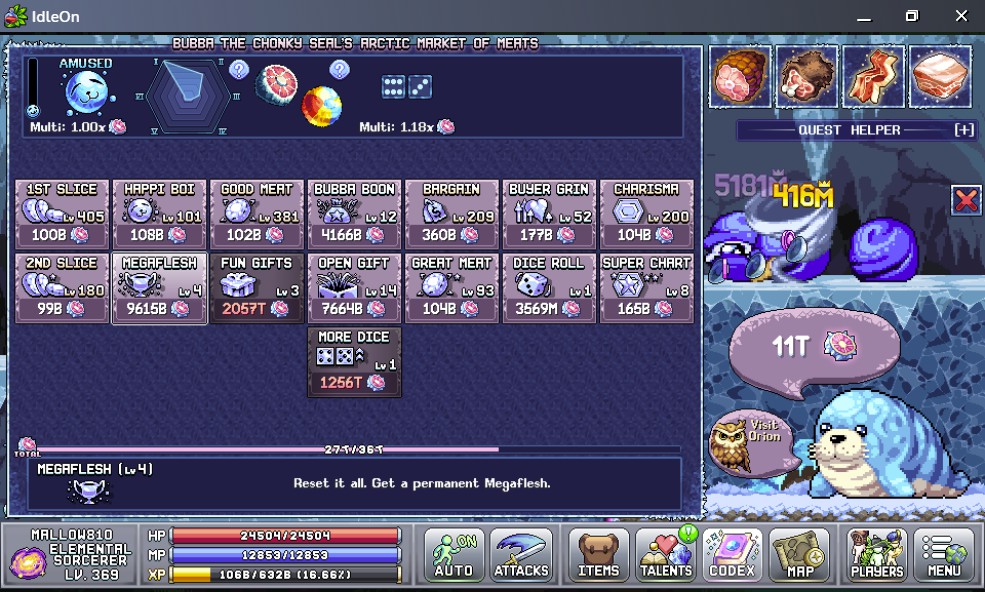The width and height of the screenshot is (985, 592).
Task: Click the Open Gift upgrade
Action: (x=355, y=288)
